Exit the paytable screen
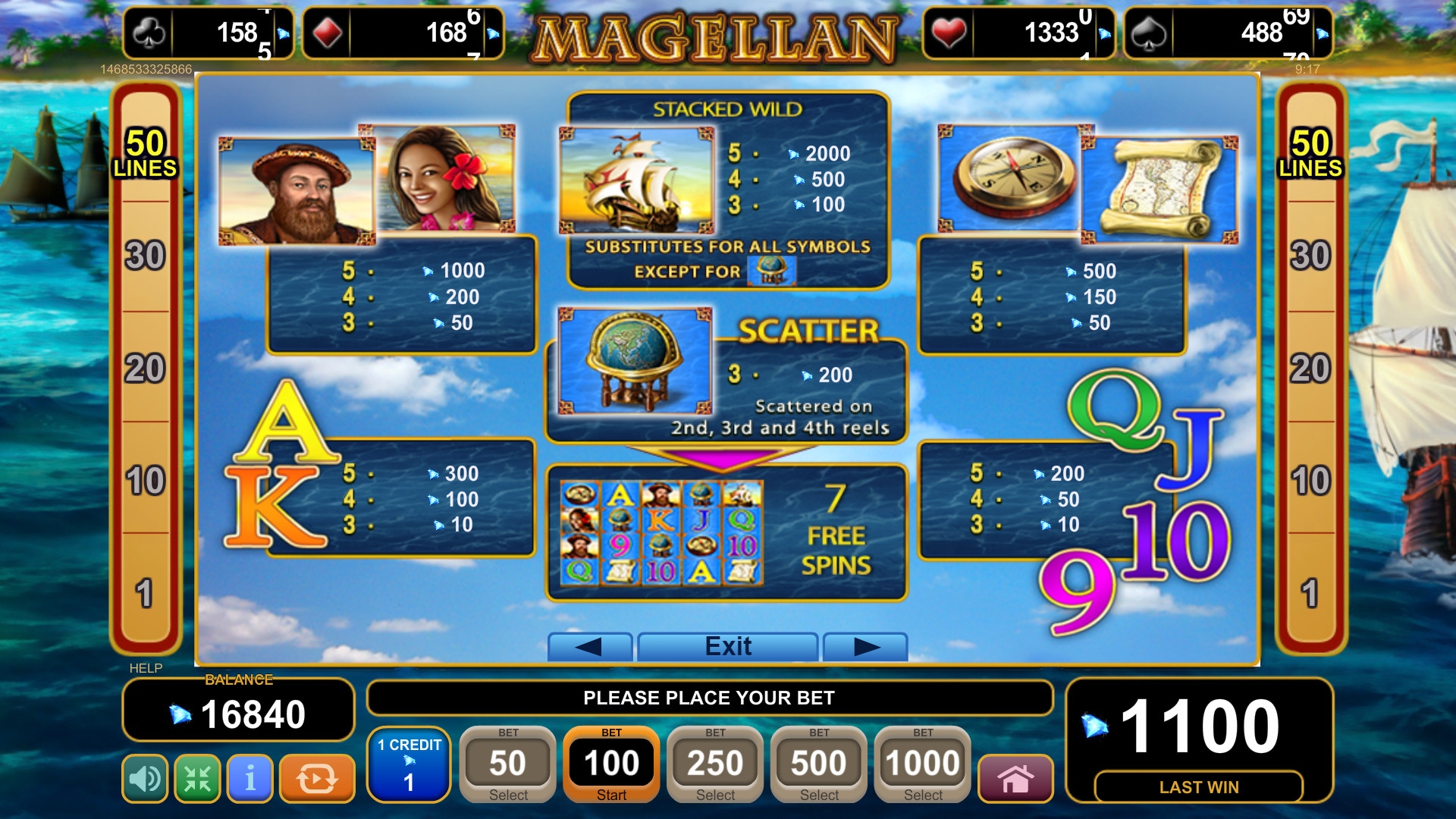 pyautogui.click(x=728, y=646)
